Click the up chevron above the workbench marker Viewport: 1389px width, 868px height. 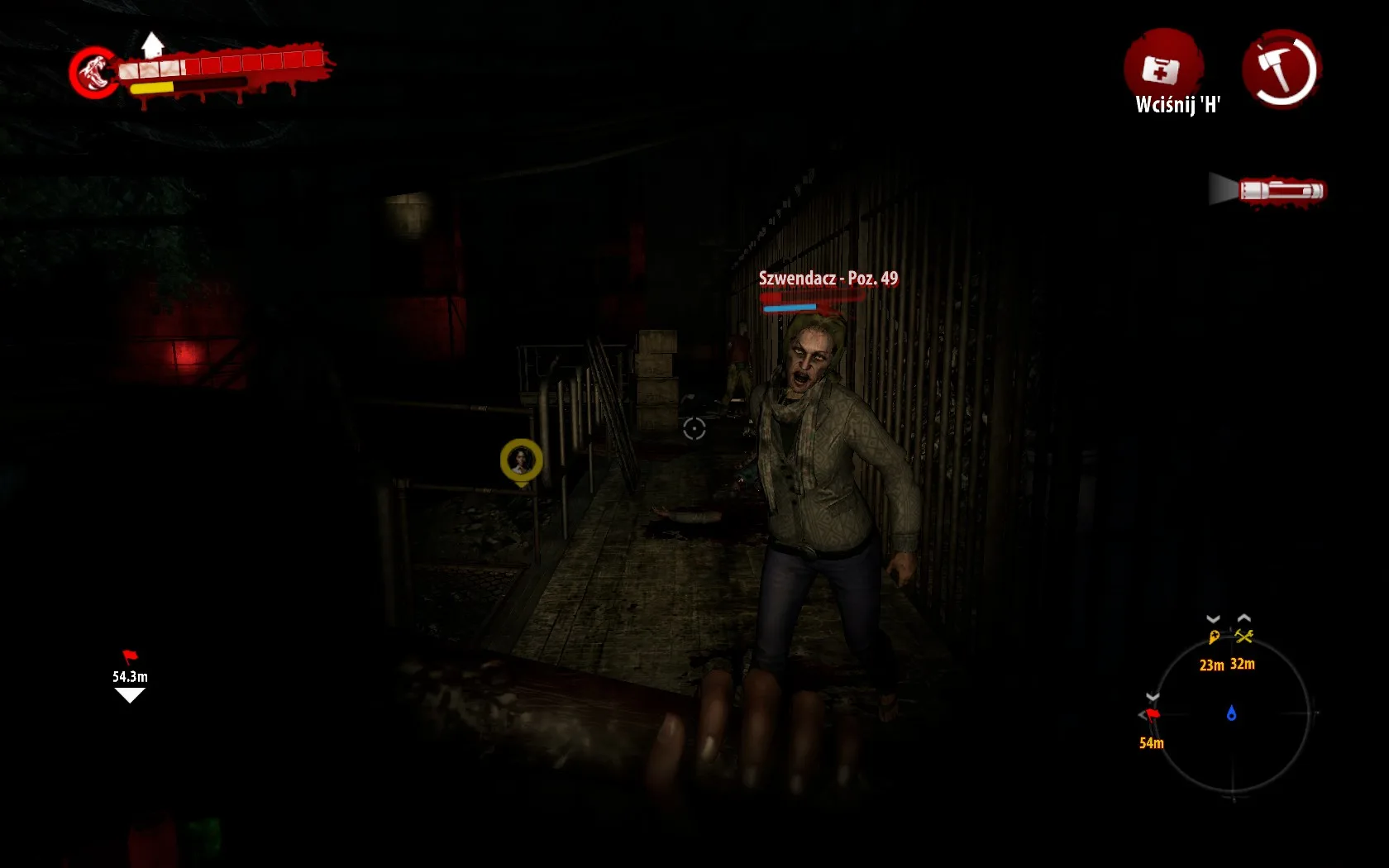pos(1246,616)
